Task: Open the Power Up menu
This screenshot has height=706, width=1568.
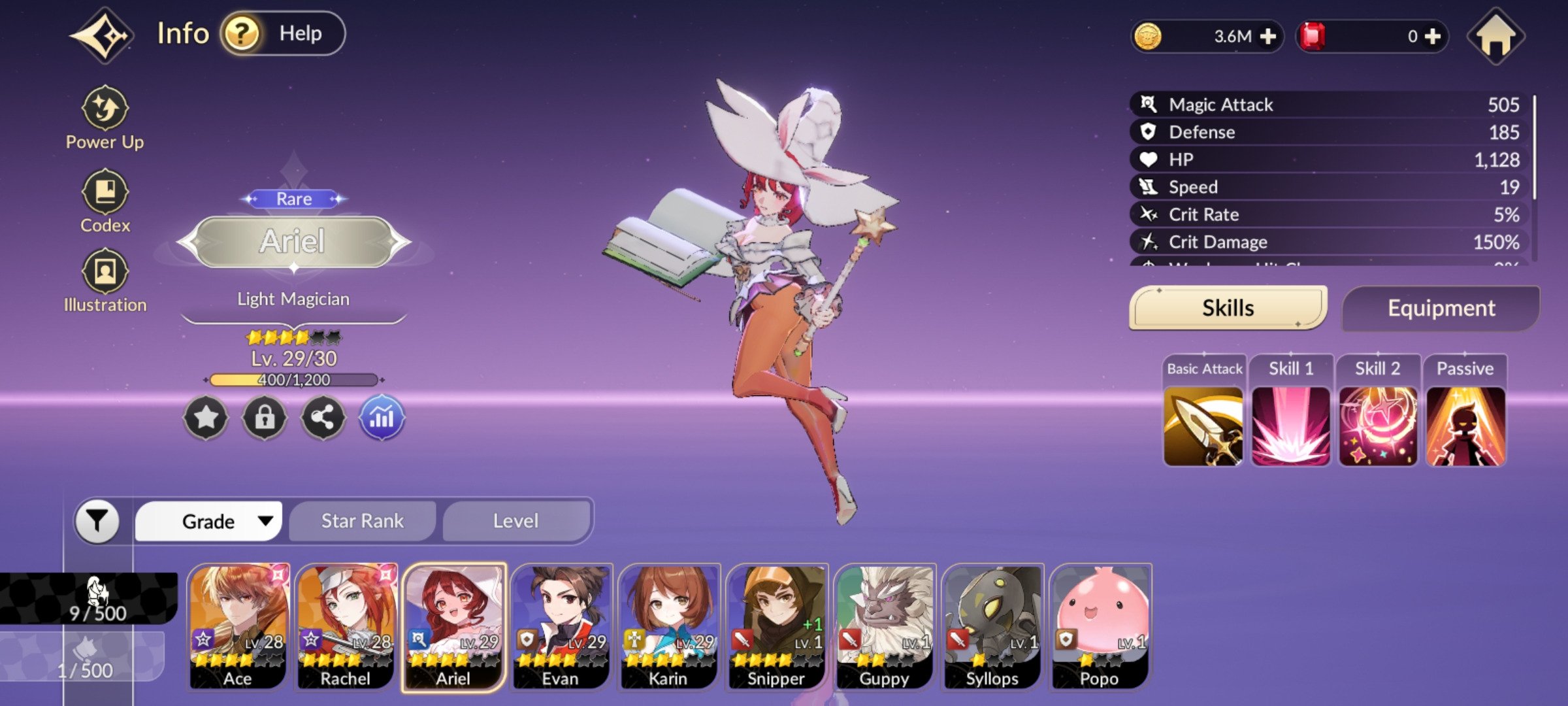Action: [105, 118]
